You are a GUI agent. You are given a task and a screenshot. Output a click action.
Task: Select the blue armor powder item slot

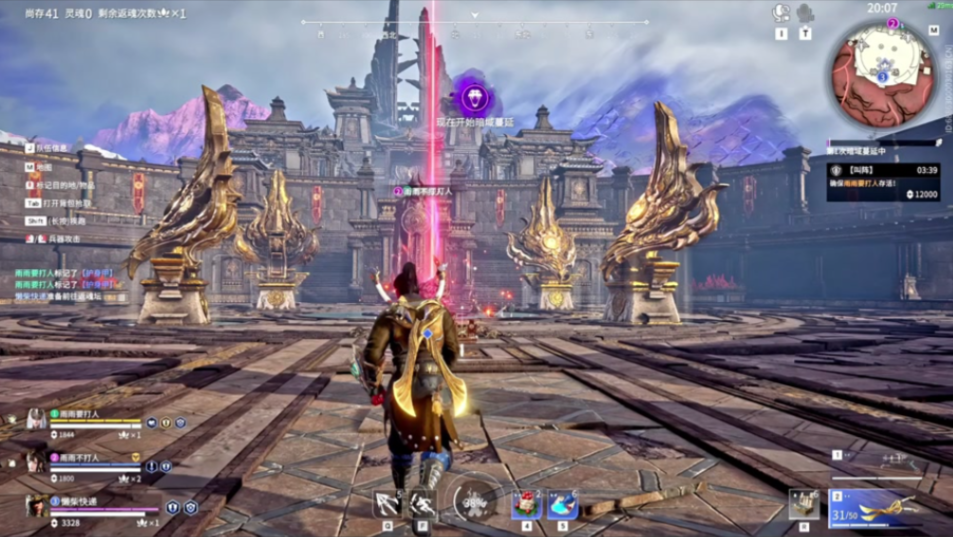[562, 504]
